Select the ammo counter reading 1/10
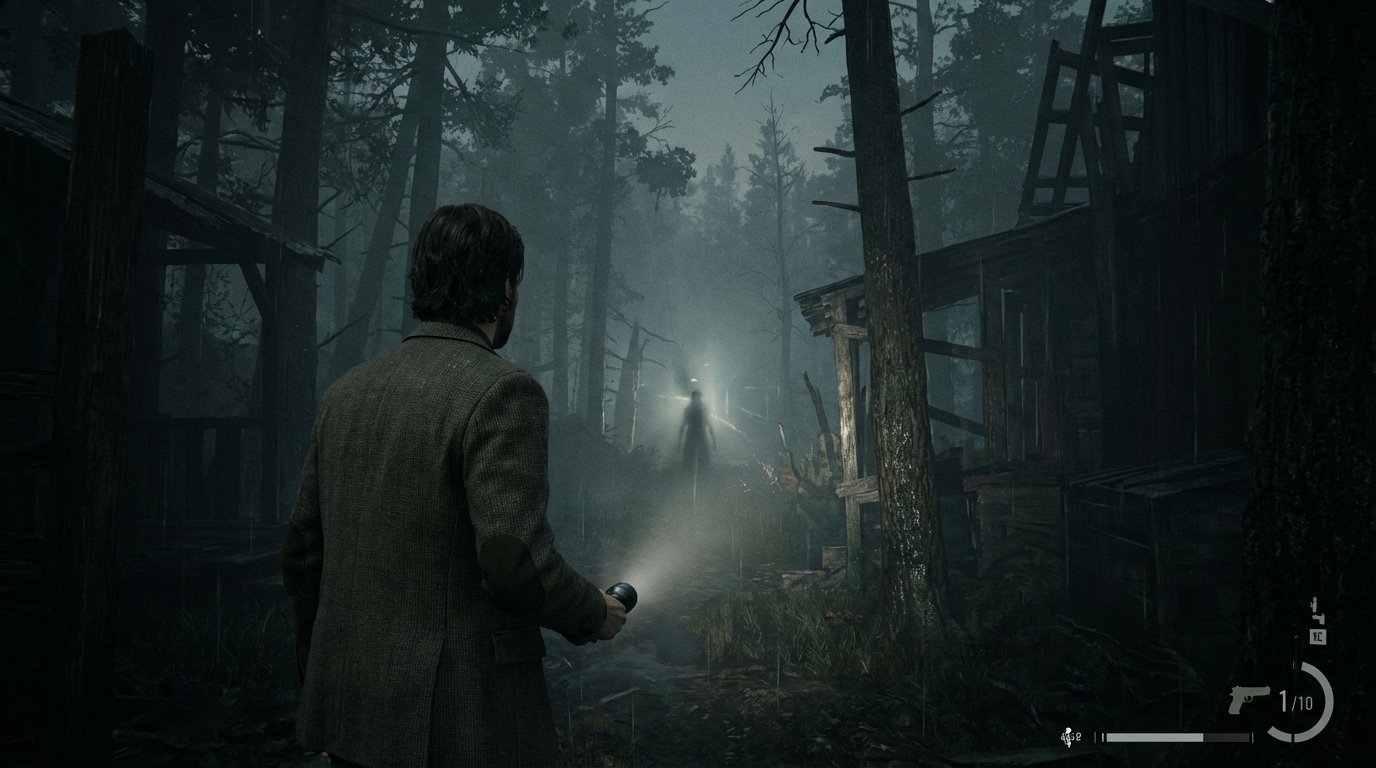Image resolution: width=1376 pixels, height=768 pixels. pyautogui.click(x=1297, y=702)
